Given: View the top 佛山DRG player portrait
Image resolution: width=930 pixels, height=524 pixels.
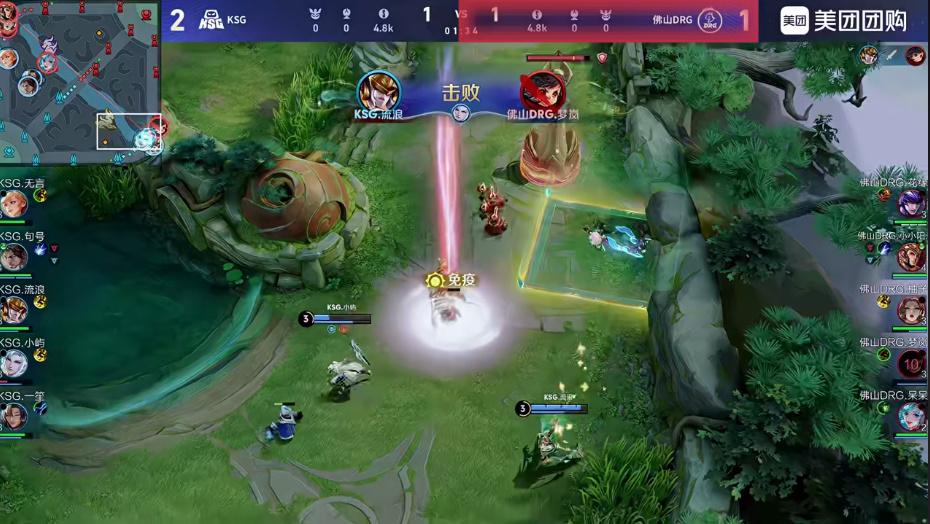Looking at the screenshot, I should (x=911, y=204).
